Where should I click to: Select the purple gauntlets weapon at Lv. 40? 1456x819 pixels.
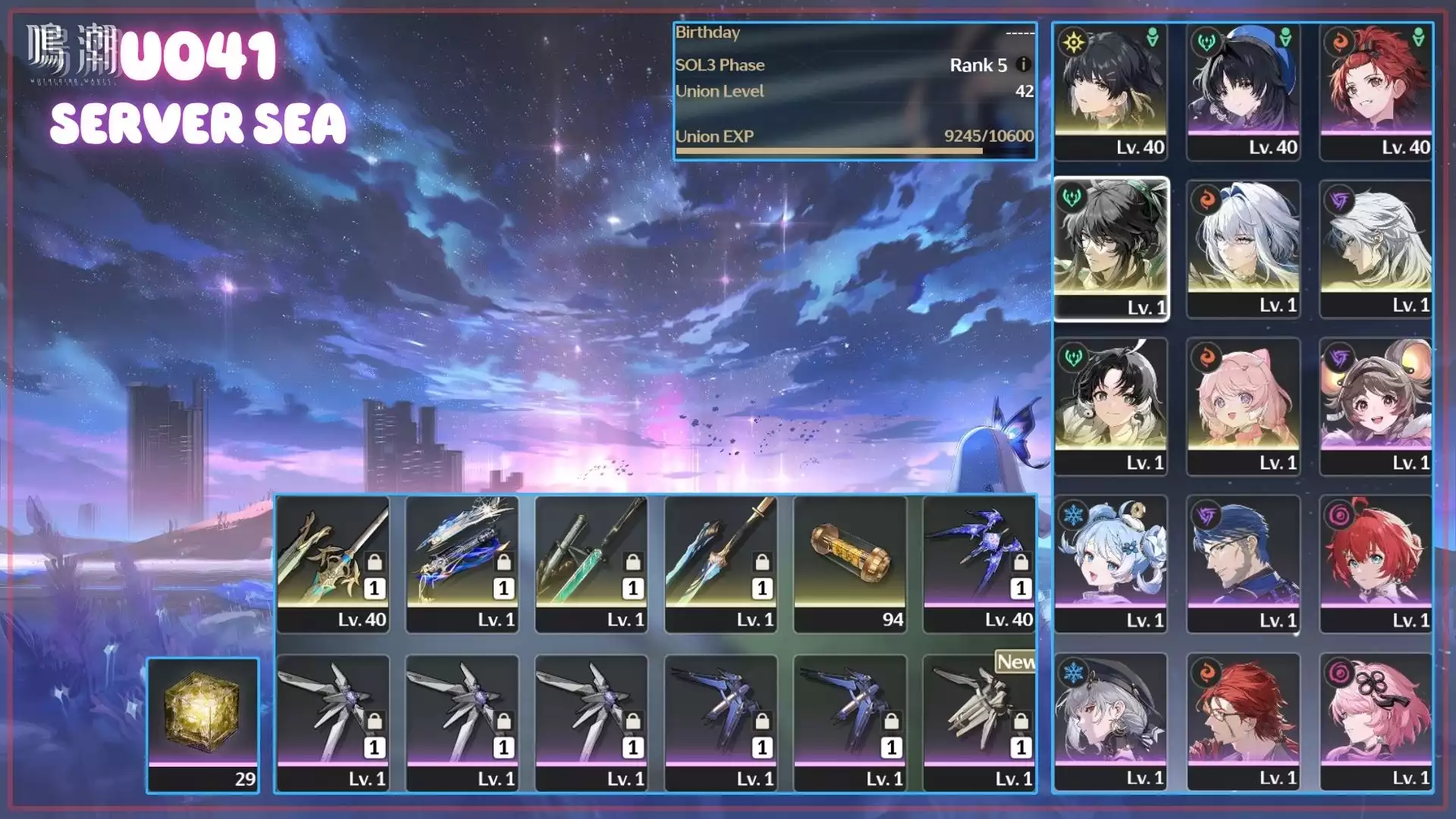point(979,563)
